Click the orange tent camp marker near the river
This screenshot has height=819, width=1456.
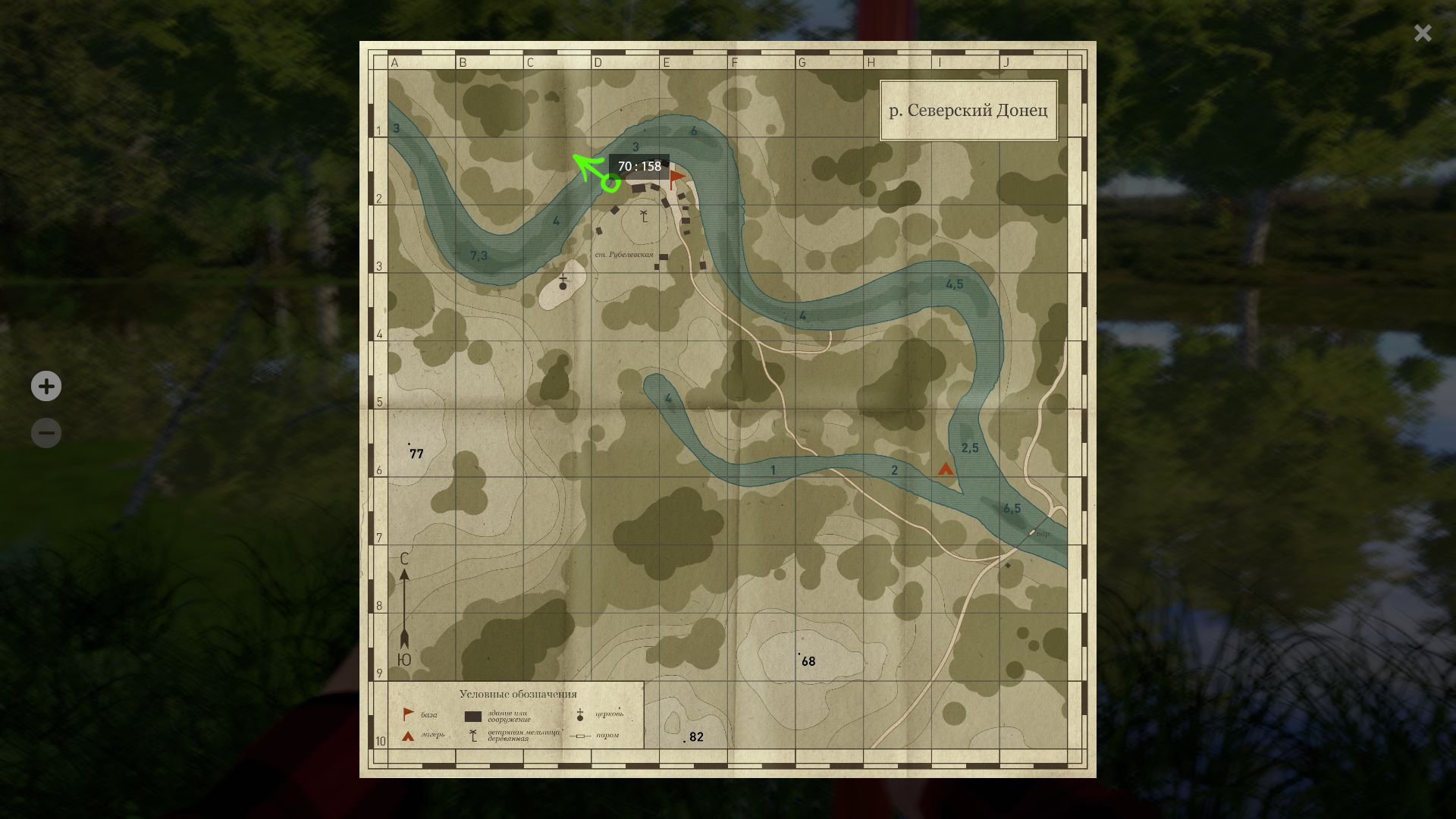pos(945,471)
